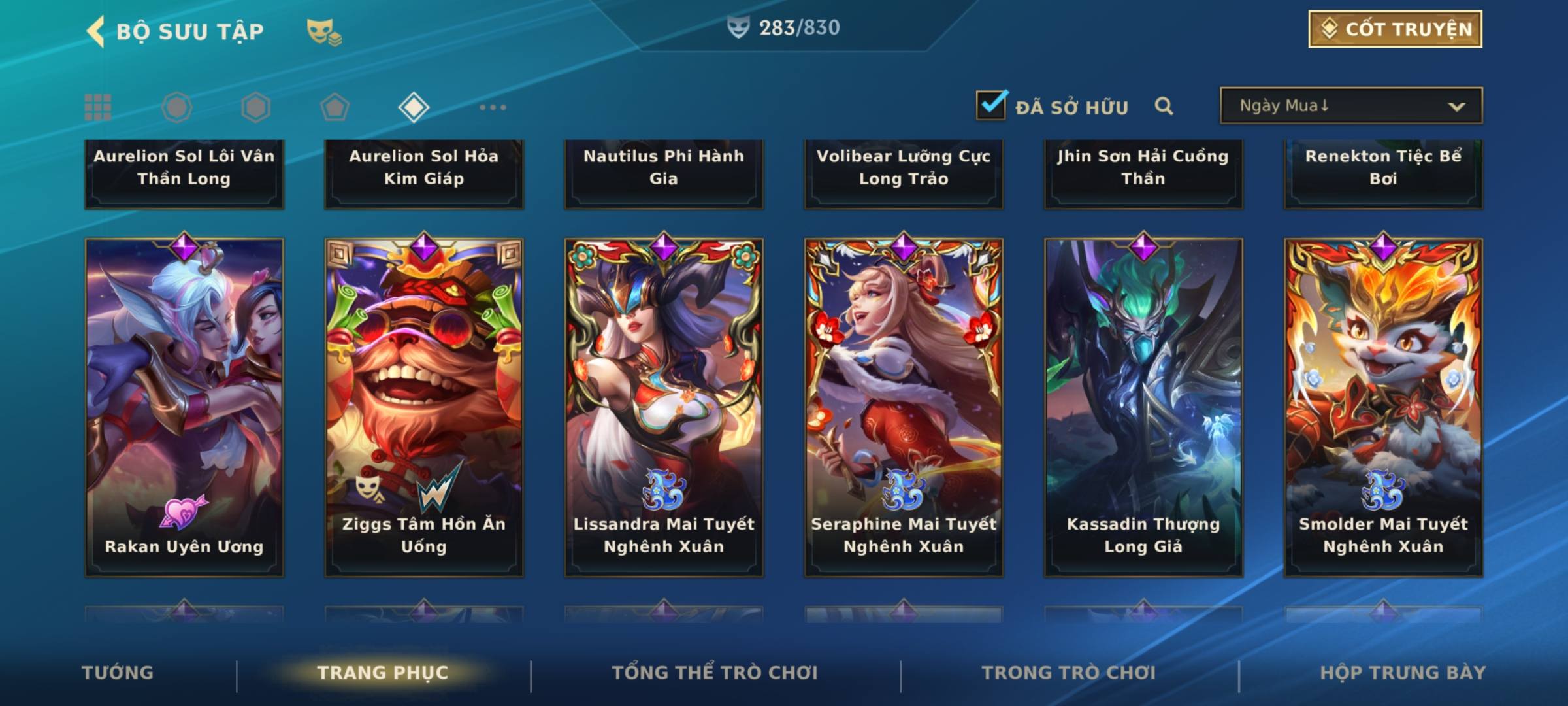Choose the pentagon rarity filter

point(335,107)
